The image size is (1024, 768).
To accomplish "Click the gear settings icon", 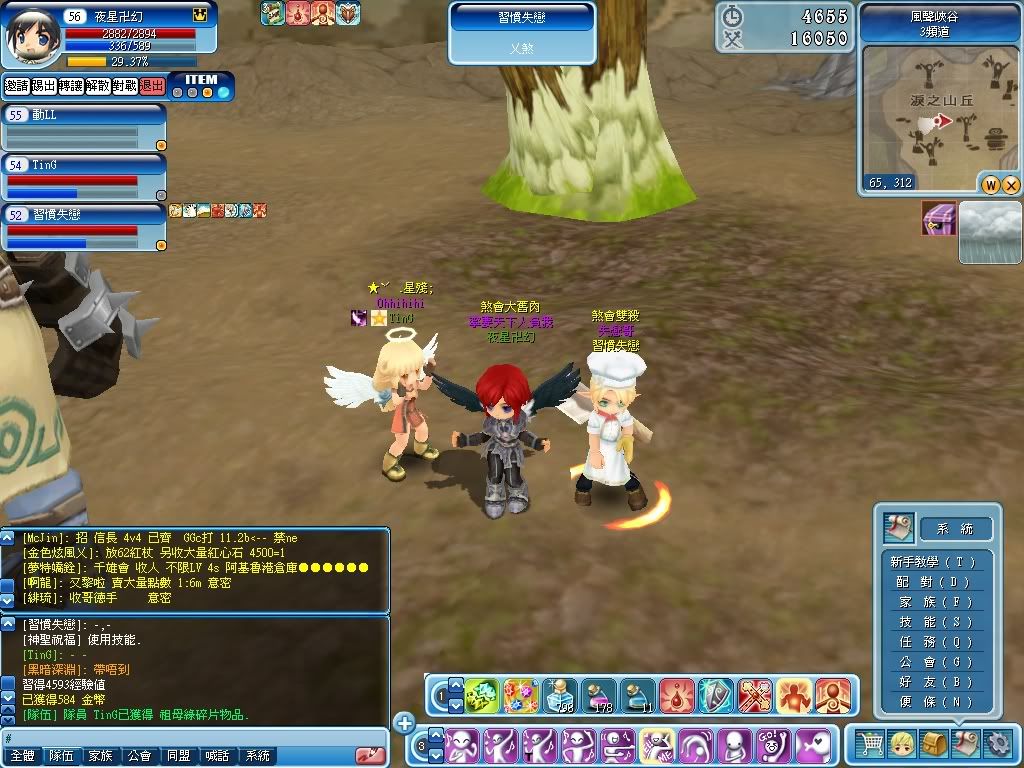I will point(997,743).
